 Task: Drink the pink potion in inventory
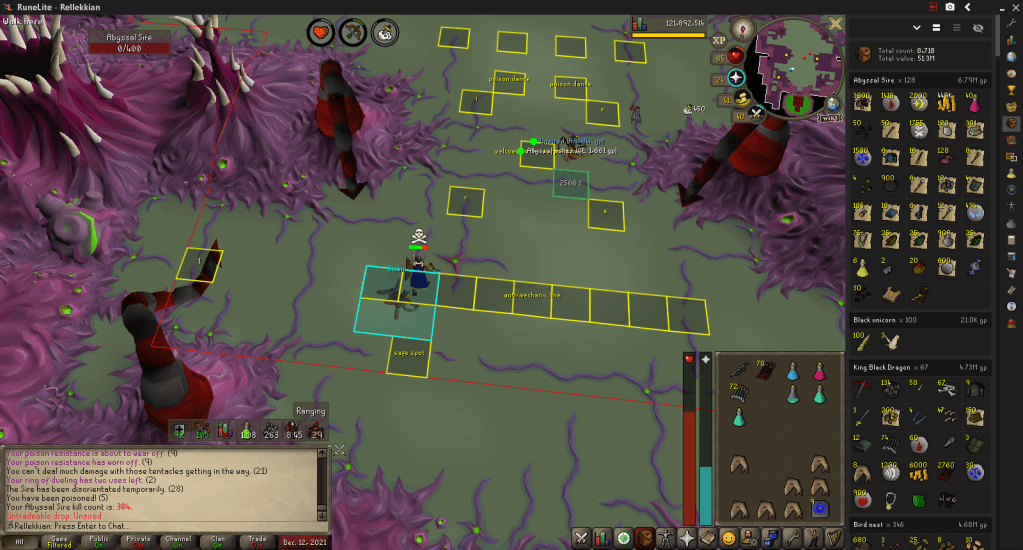click(820, 371)
